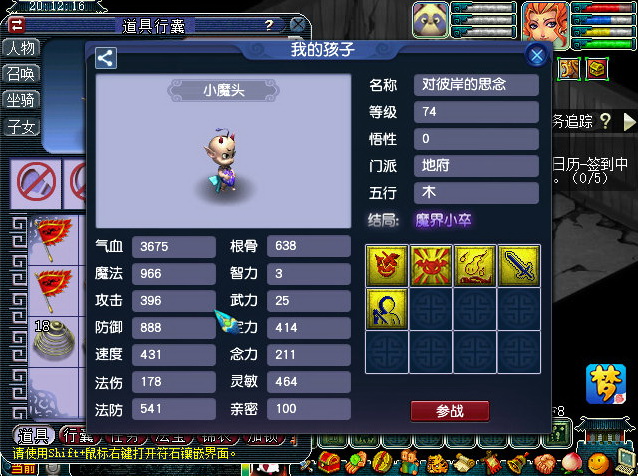This screenshot has width=638, height=476.
Task: Select the 坐骑 tab
Action: (x=21, y=100)
